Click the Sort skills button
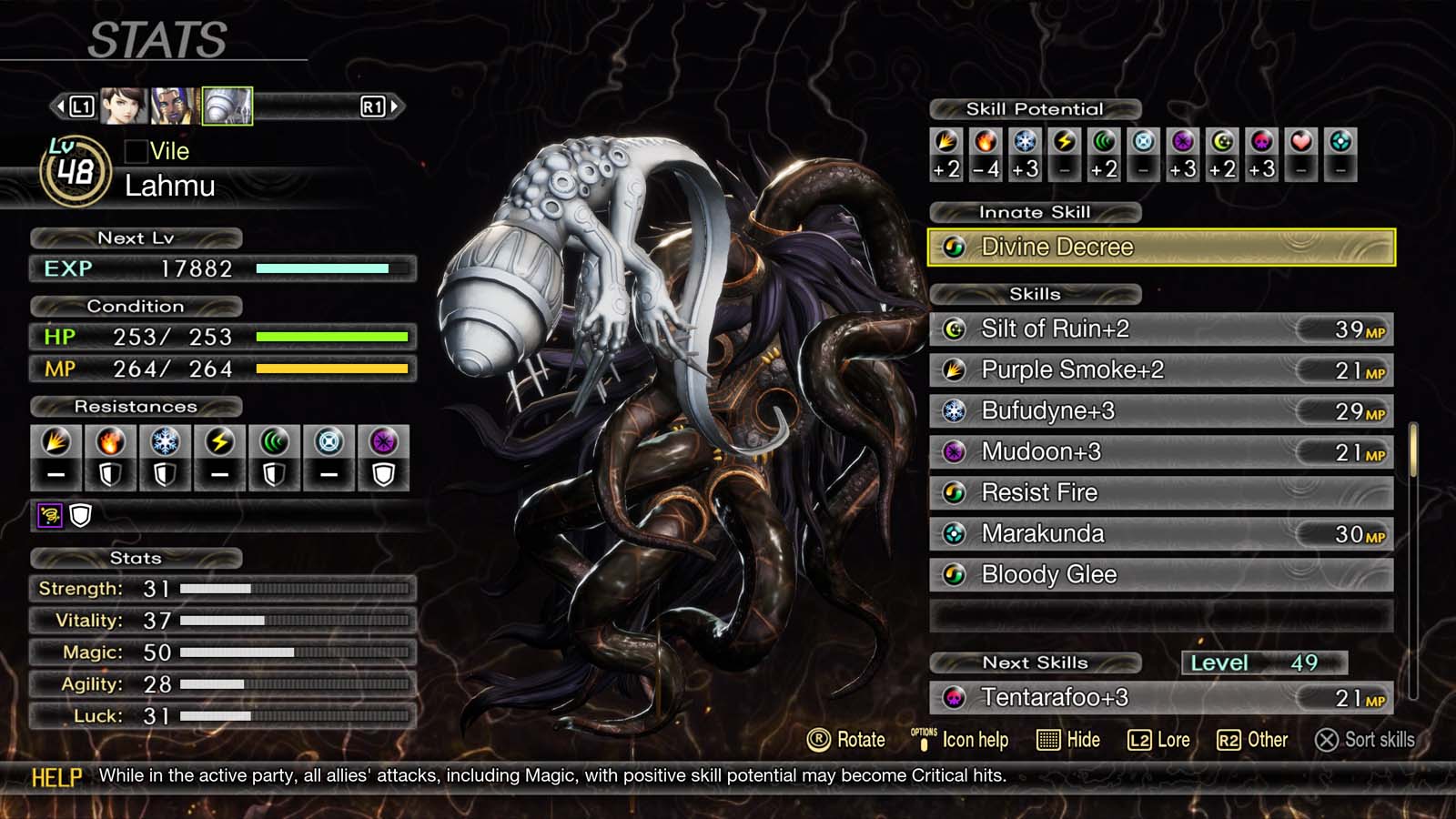This screenshot has height=819, width=1456. (1365, 740)
